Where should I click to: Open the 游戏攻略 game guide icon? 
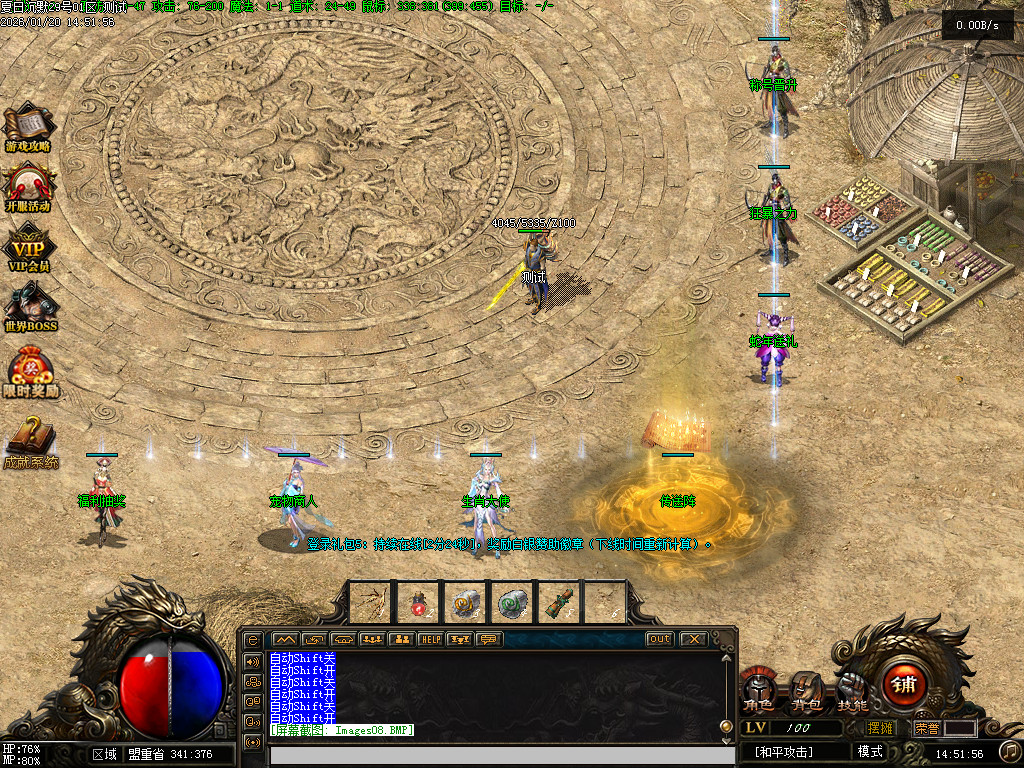tap(28, 128)
